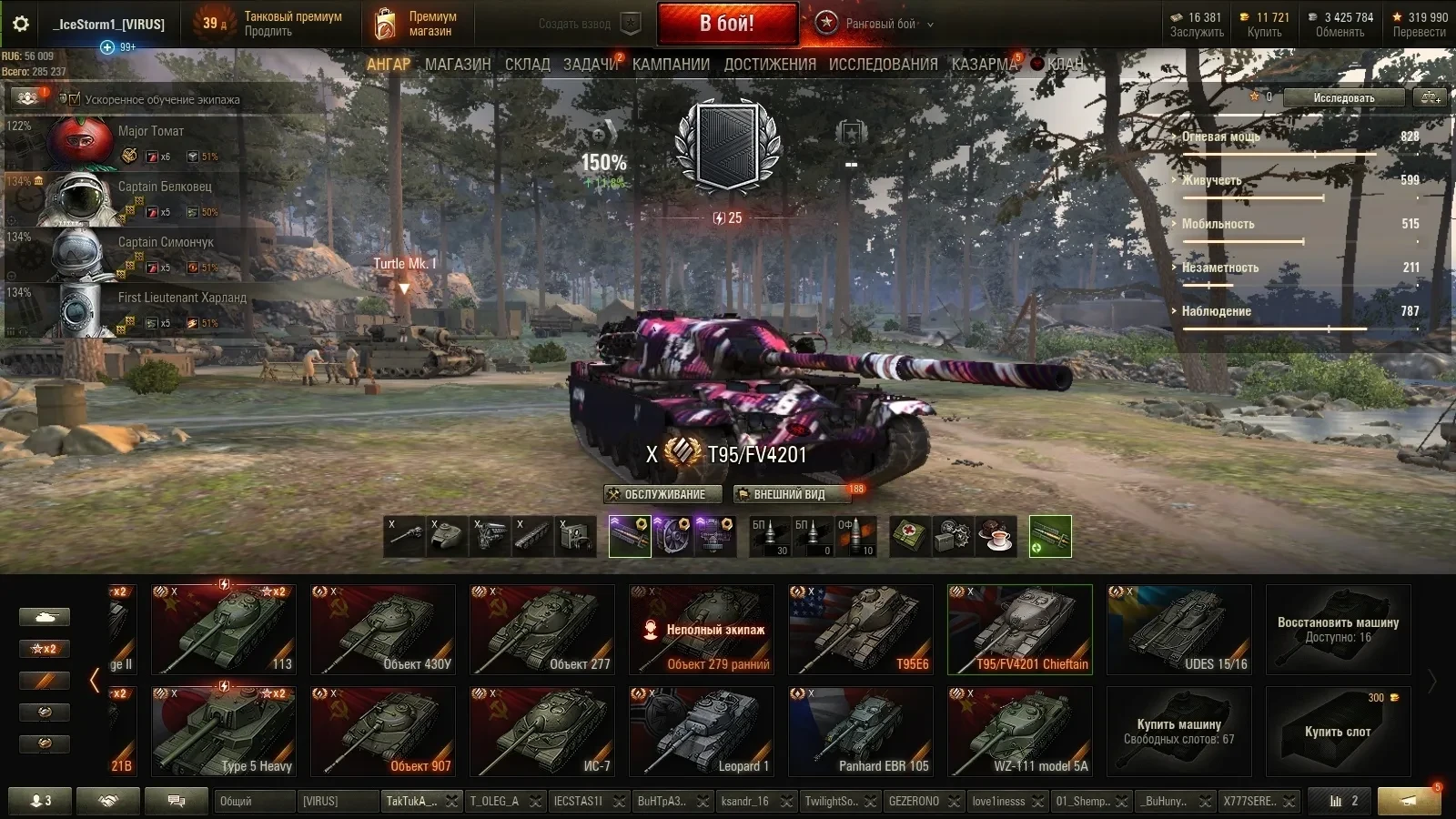Select the UDES 15/16 tank
The height and width of the screenshot is (819, 1456).
(1179, 630)
